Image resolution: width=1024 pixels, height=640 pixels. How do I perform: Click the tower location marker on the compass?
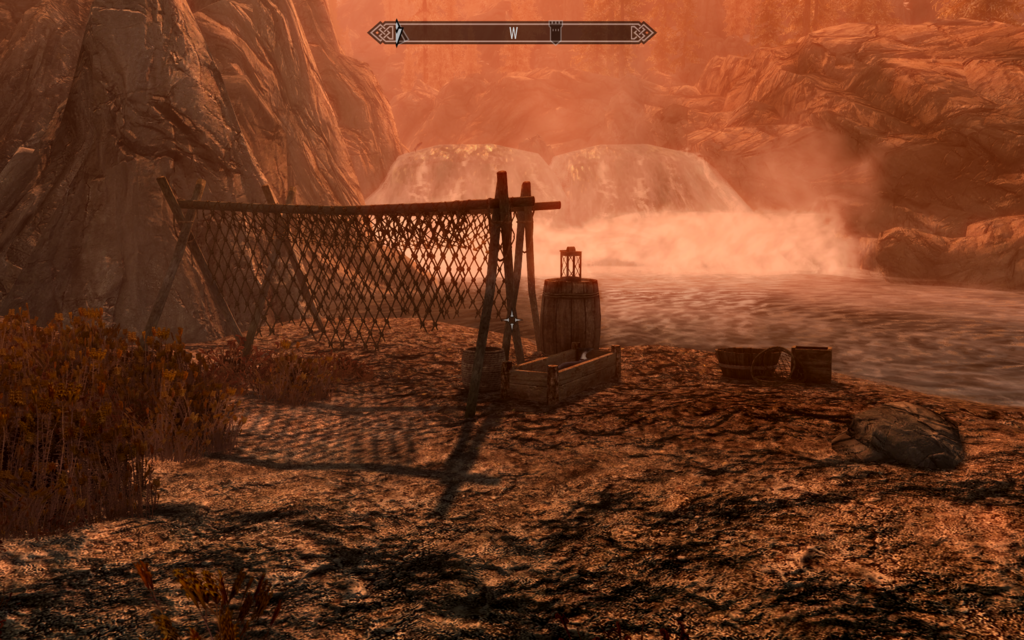coord(556,32)
